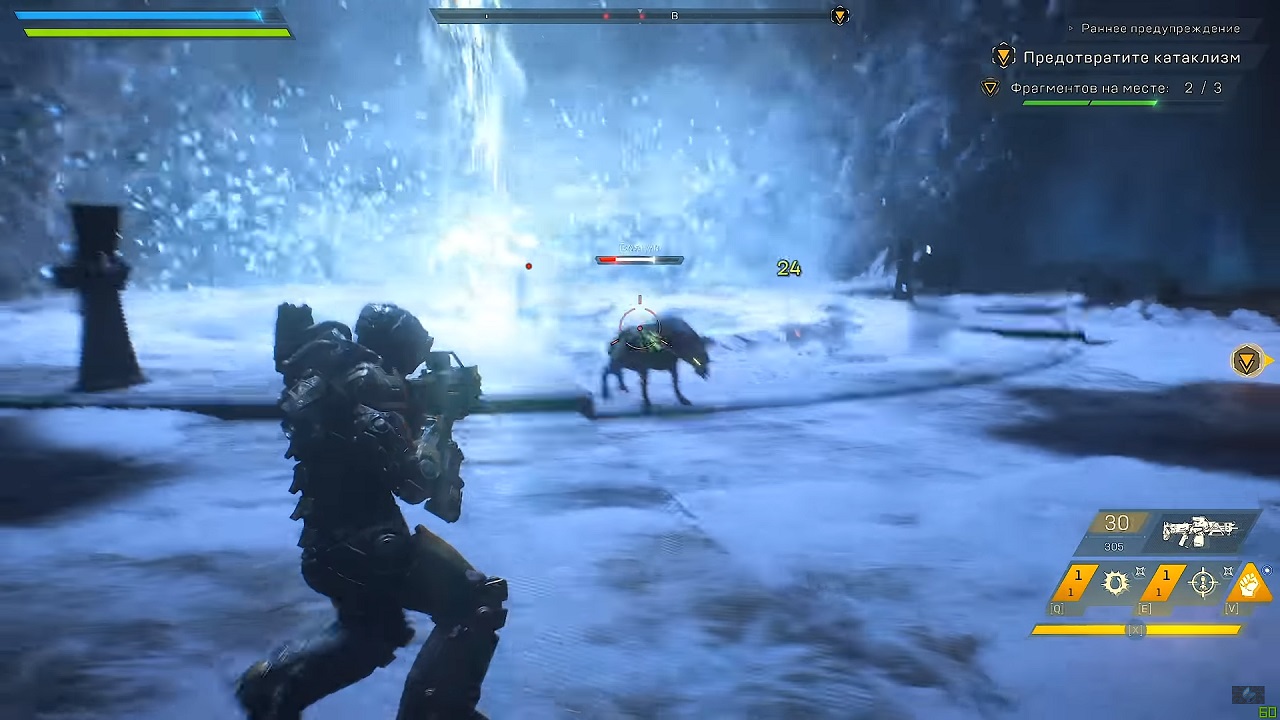Activate the grenade burst ability
The height and width of the screenshot is (720, 1280).
(x=1116, y=583)
